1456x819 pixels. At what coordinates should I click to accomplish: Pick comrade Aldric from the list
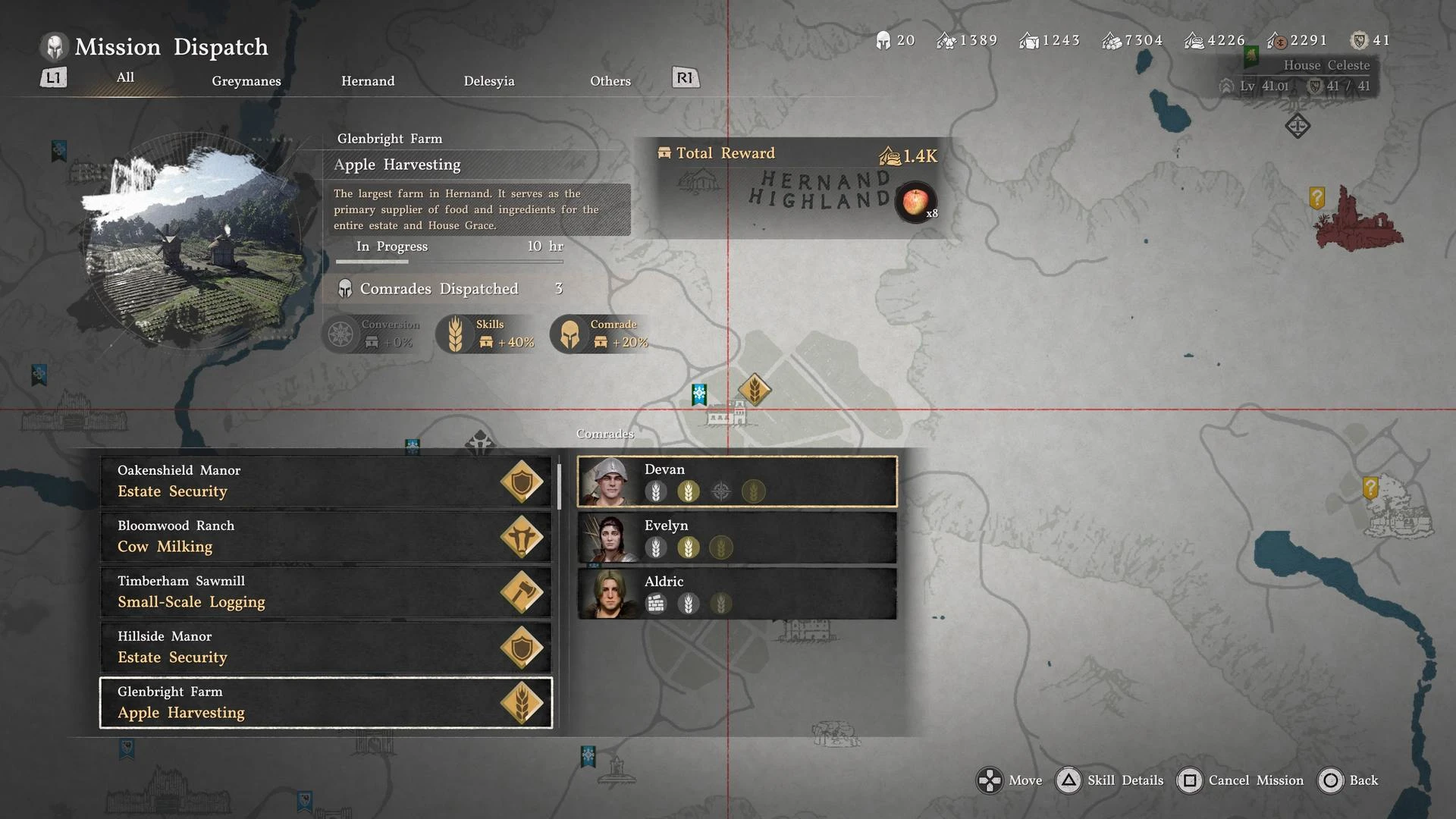(737, 594)
